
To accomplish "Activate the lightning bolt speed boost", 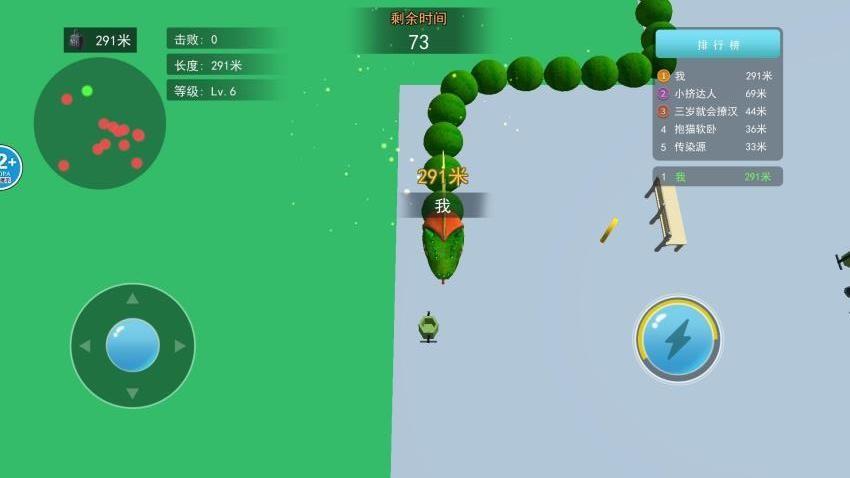I will [678, 340].
